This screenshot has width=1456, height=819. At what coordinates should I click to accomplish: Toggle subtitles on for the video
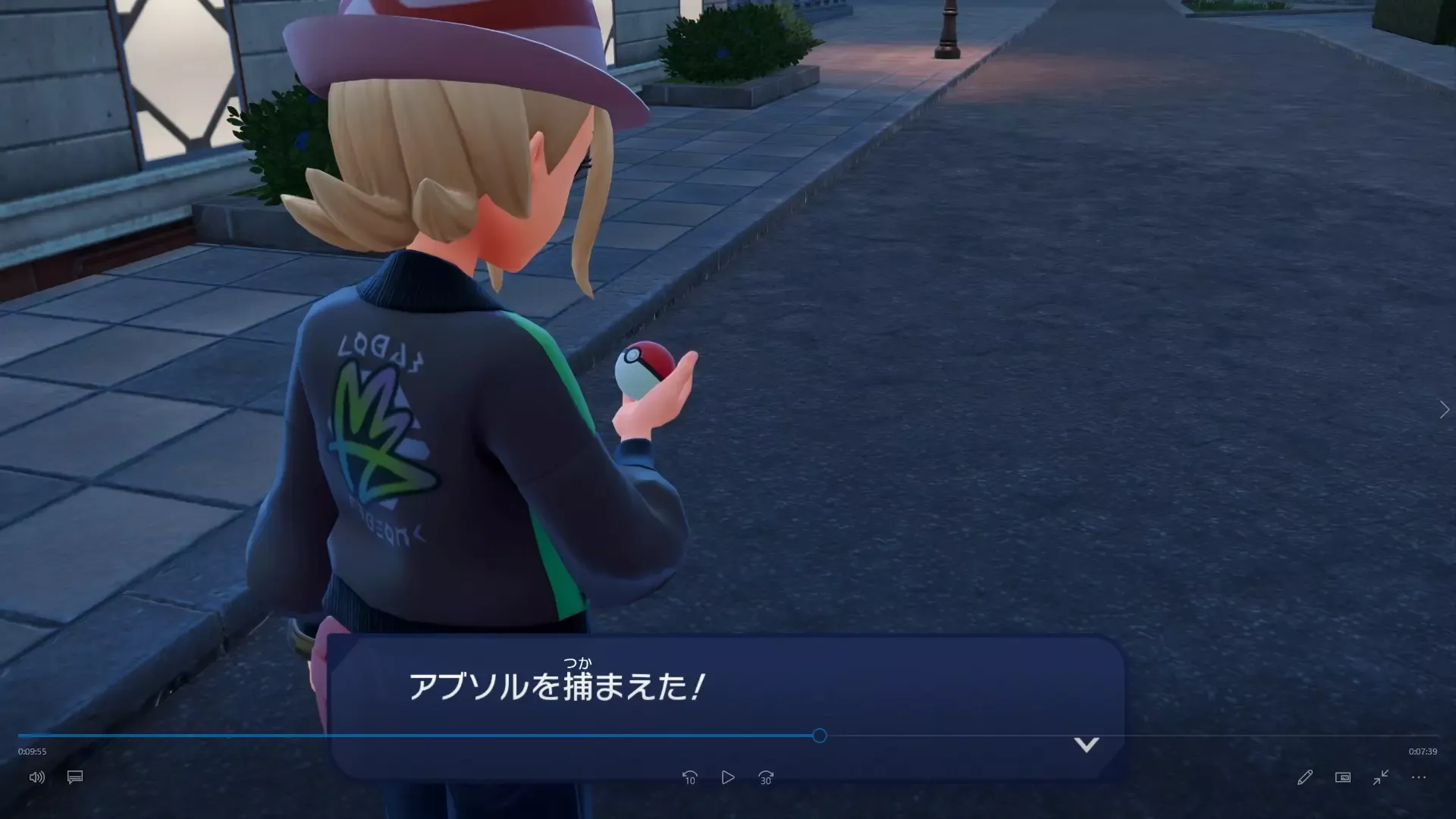[74, 777]
